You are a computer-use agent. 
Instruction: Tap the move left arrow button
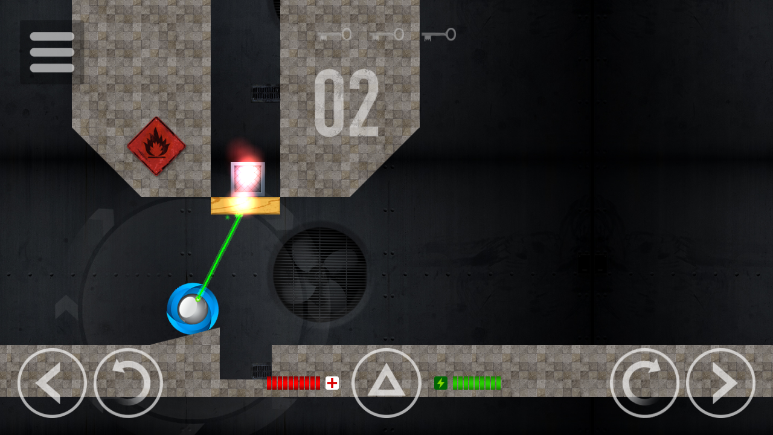pos(52,383)
